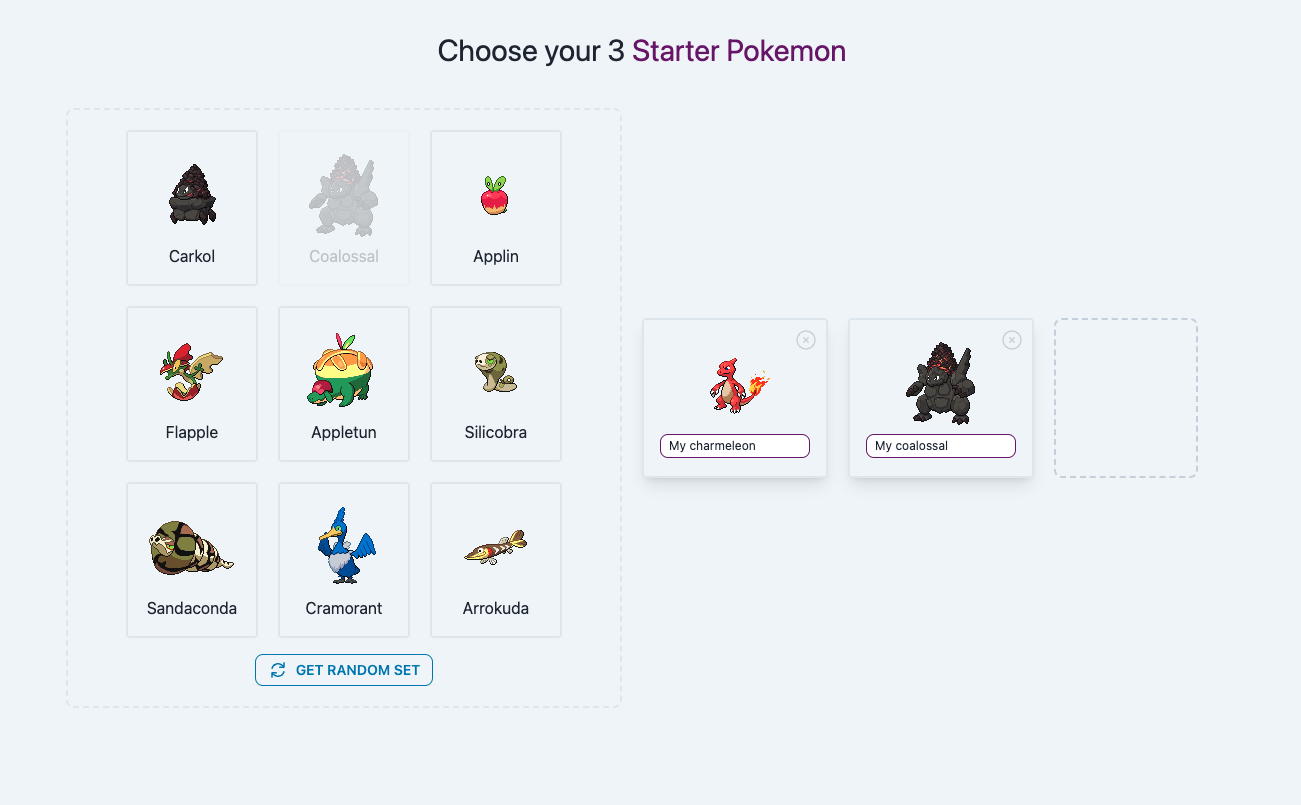Viewport: 1301px width, 805px height.
Task: Select the Applin sprite
Action: (495, 193)
